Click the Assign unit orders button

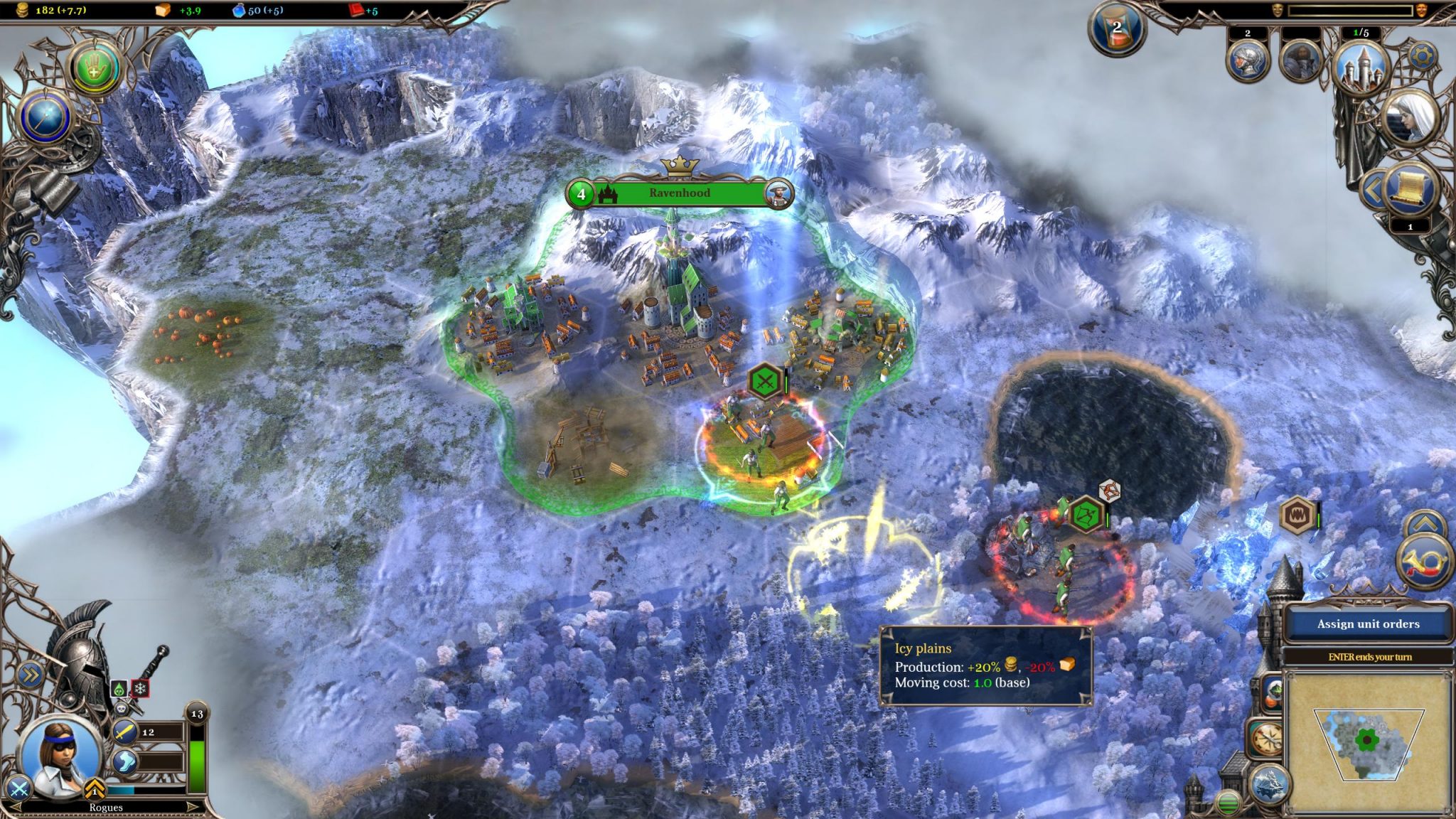pos(1367,624)
